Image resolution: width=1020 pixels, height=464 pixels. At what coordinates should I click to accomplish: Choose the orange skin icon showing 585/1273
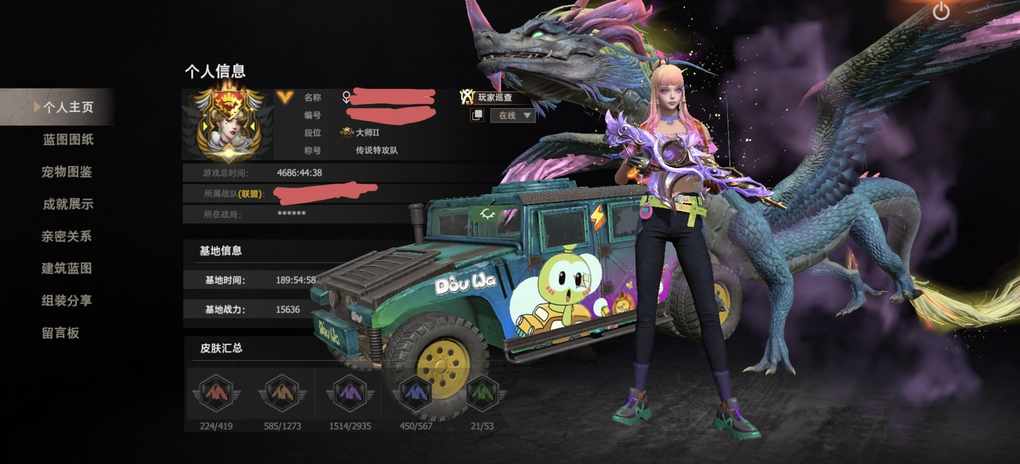[x=280, y=393]
